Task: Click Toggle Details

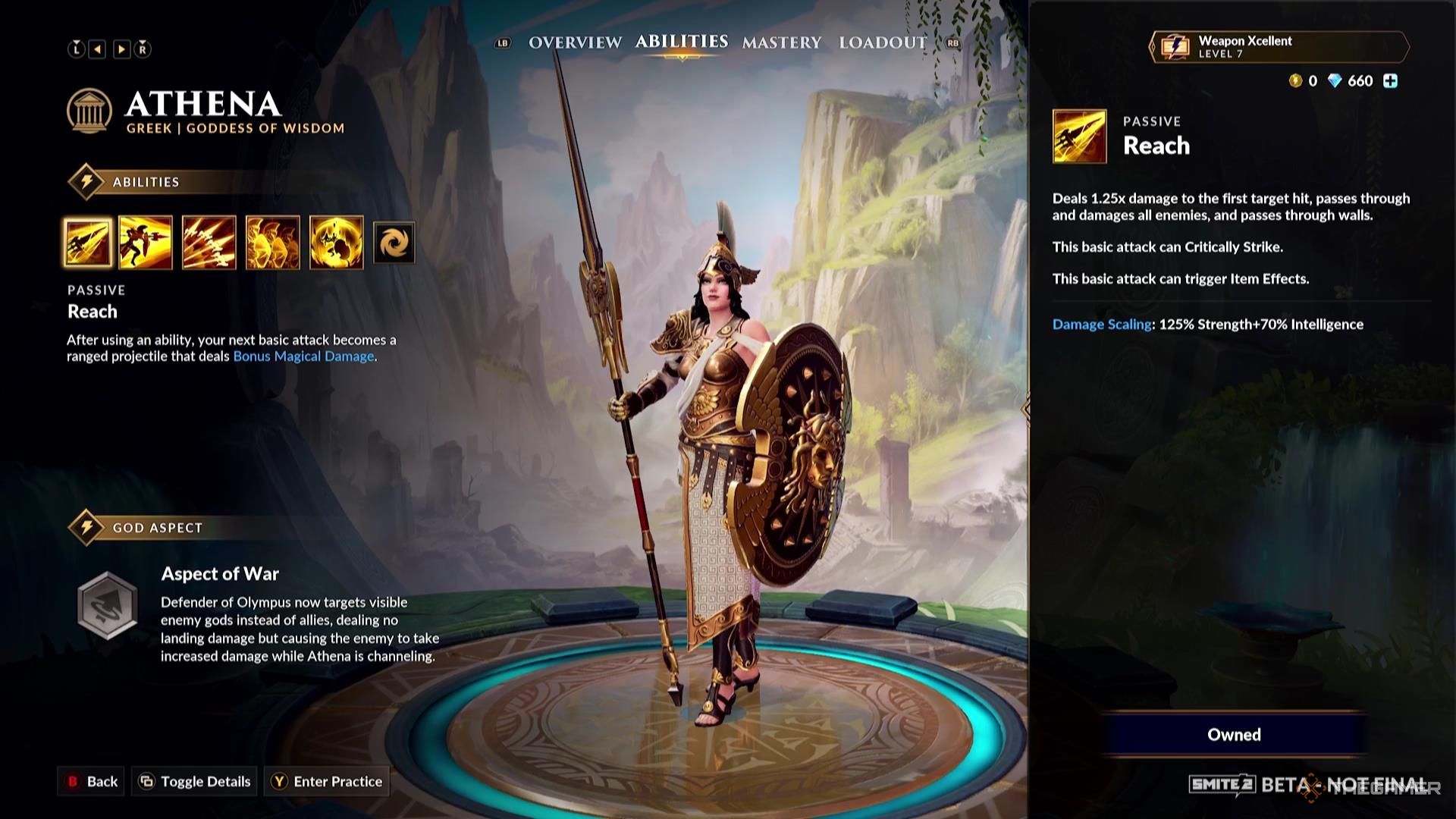Action: (x=196, y=781)
